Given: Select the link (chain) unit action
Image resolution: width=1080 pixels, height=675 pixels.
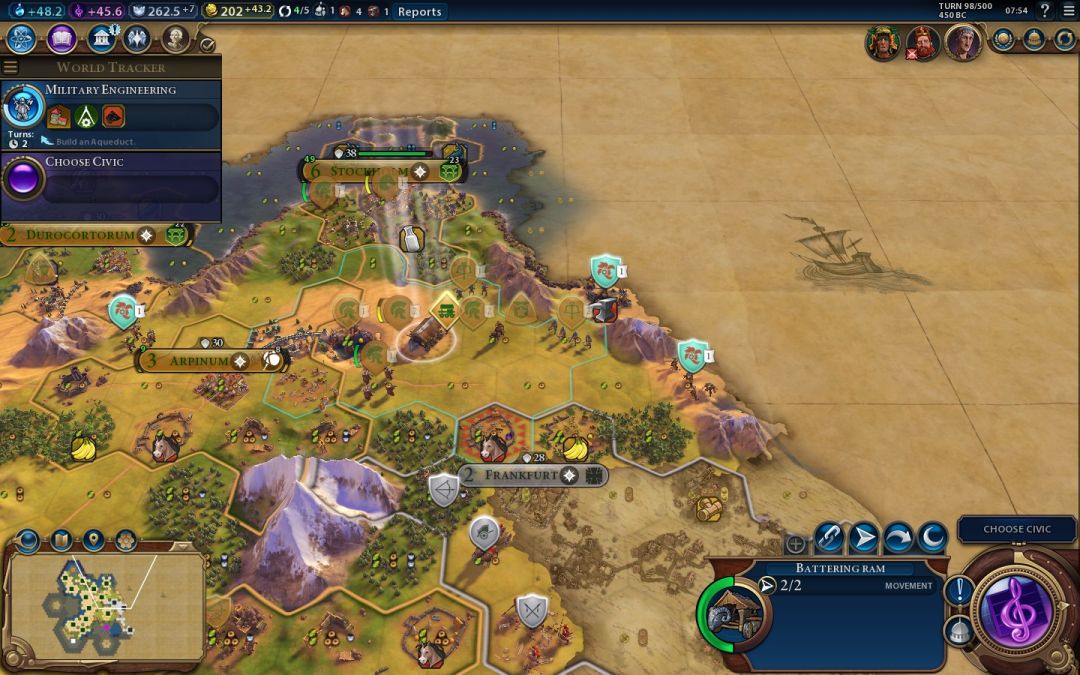Looking at the screenshot, I should coord(828,538).
